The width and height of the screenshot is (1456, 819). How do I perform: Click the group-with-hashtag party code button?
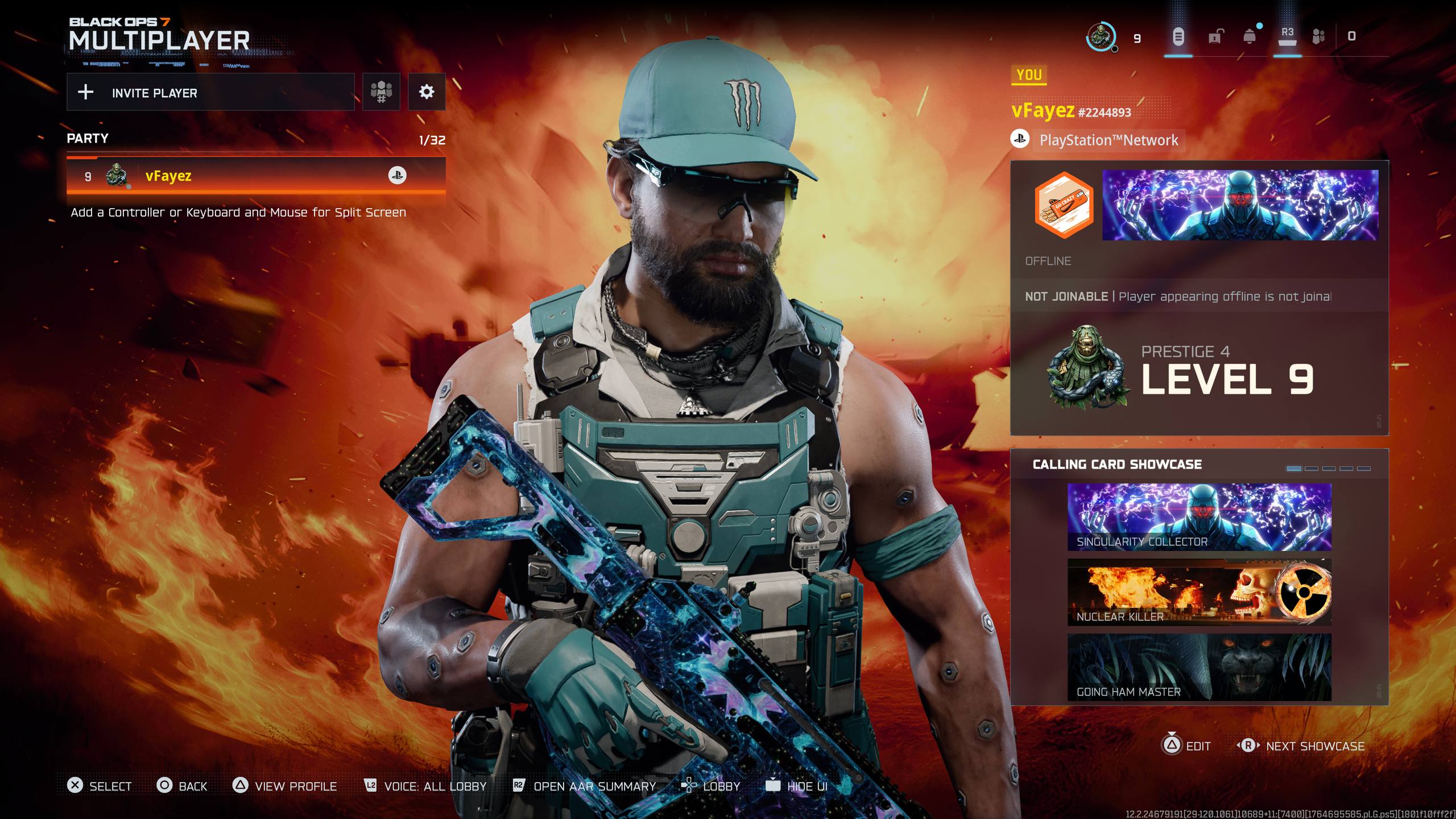click(x=381, y=92)
